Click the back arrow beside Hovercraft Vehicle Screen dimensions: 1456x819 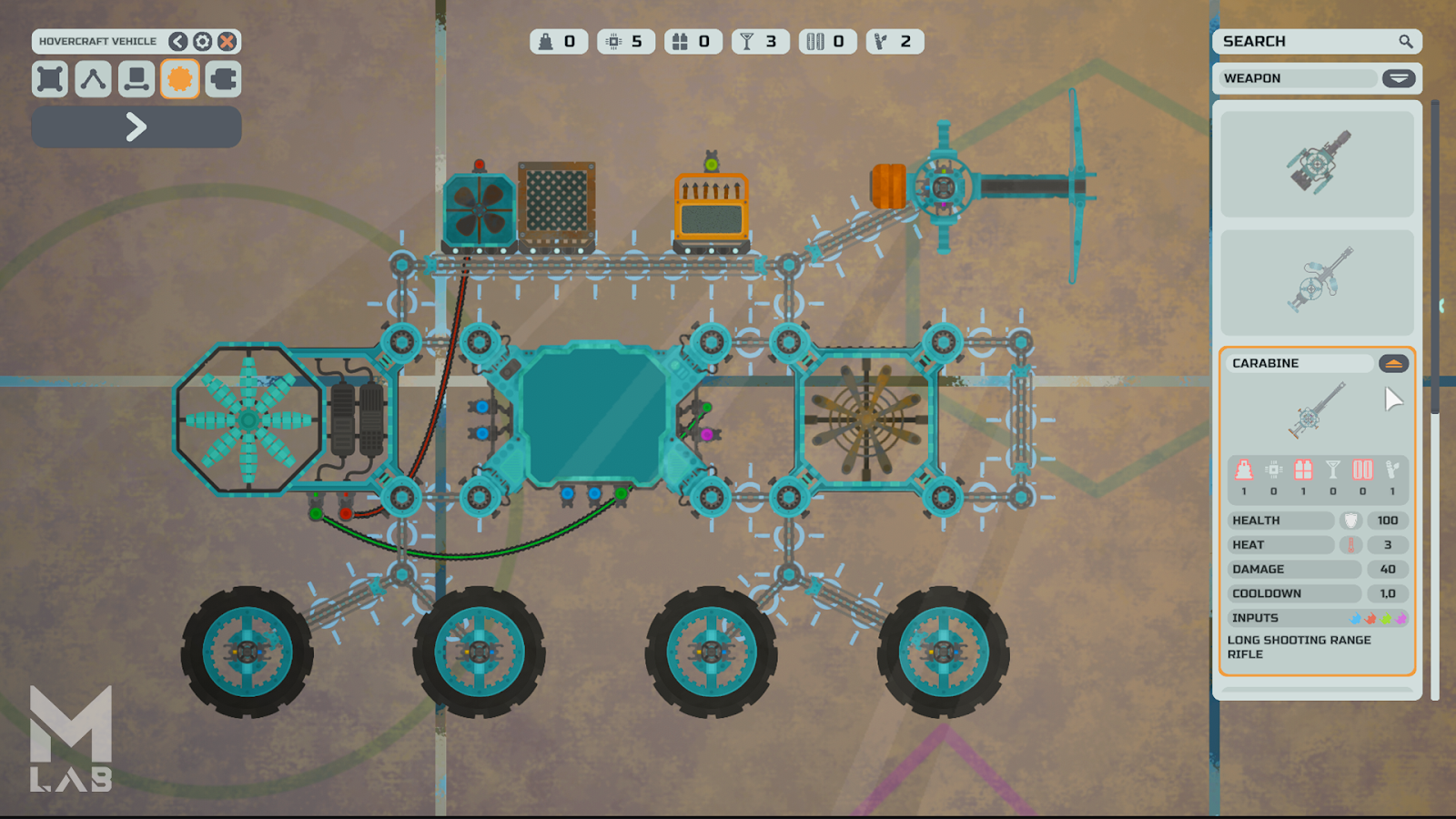(178, 42)
